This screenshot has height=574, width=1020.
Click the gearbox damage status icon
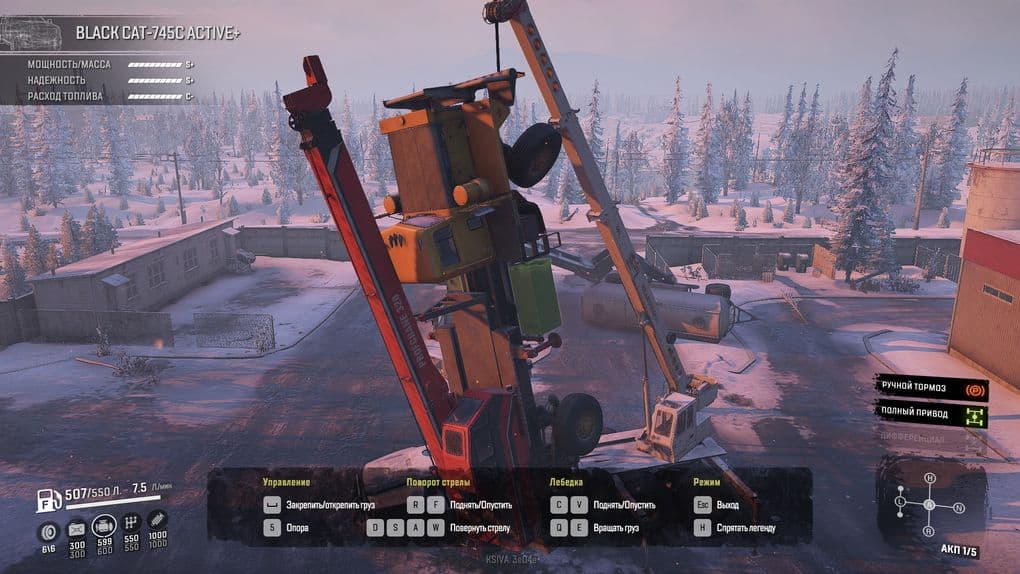coord(131,523)
